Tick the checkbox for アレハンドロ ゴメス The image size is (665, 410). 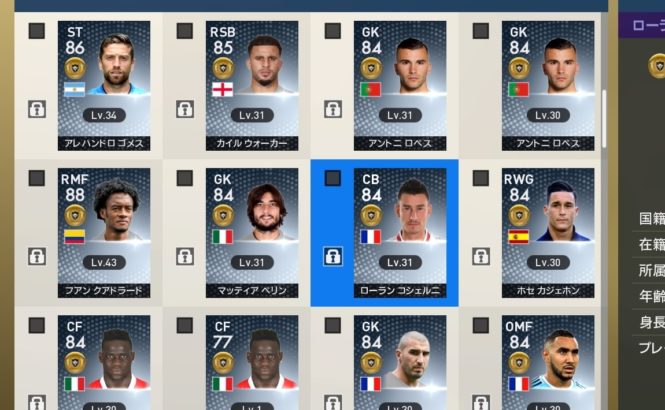click(37, 31)
